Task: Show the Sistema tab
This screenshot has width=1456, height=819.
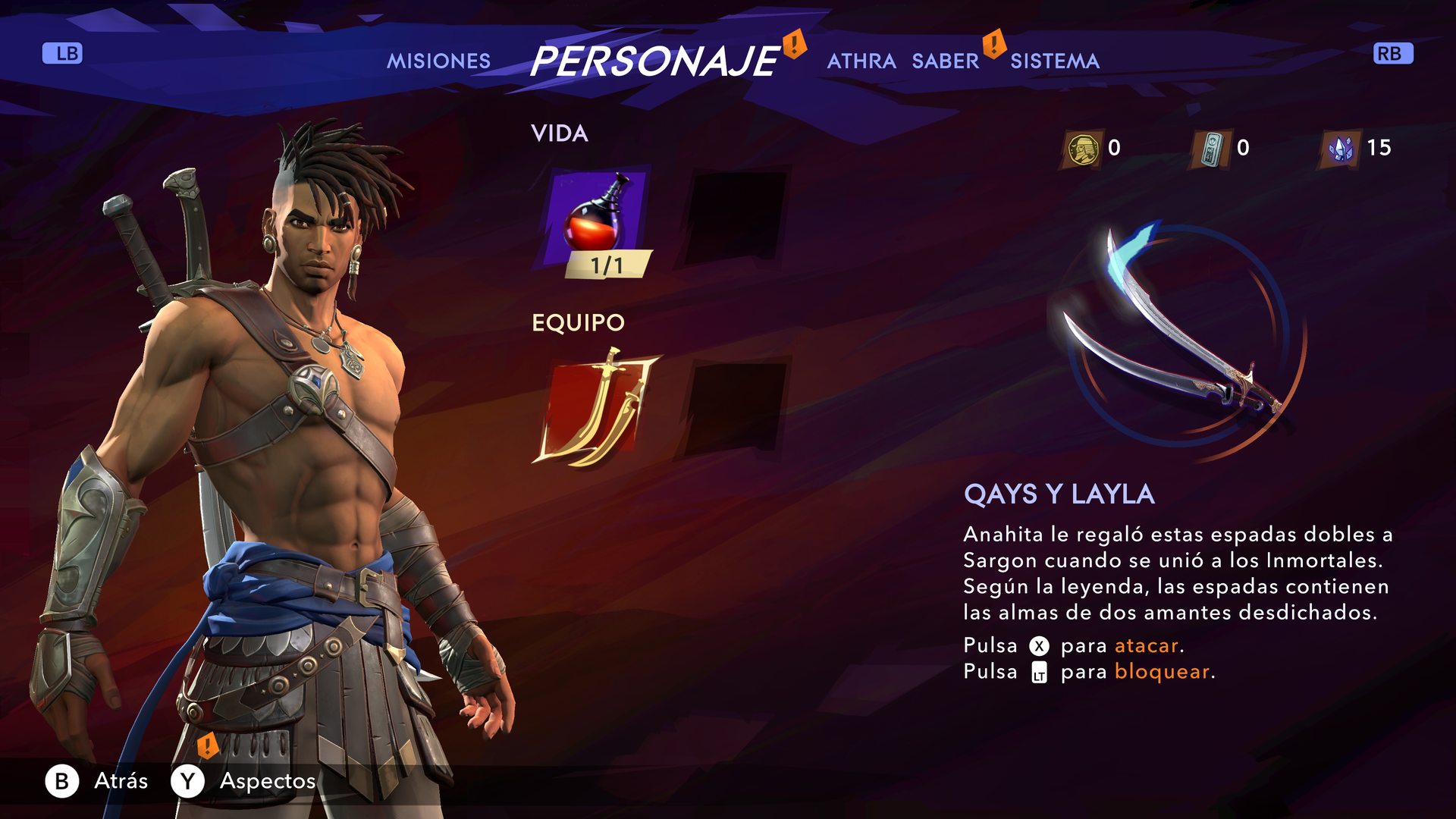Action: click(x=1054, y=61)
